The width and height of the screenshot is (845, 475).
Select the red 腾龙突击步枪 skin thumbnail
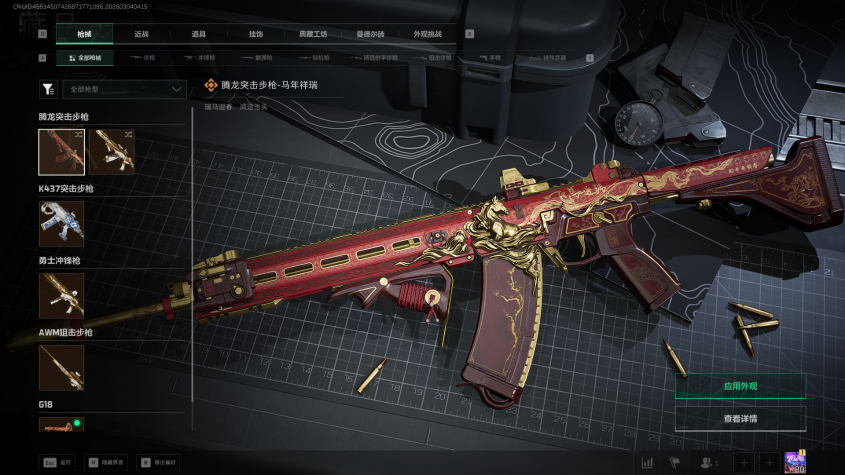[x=62, y=152]
